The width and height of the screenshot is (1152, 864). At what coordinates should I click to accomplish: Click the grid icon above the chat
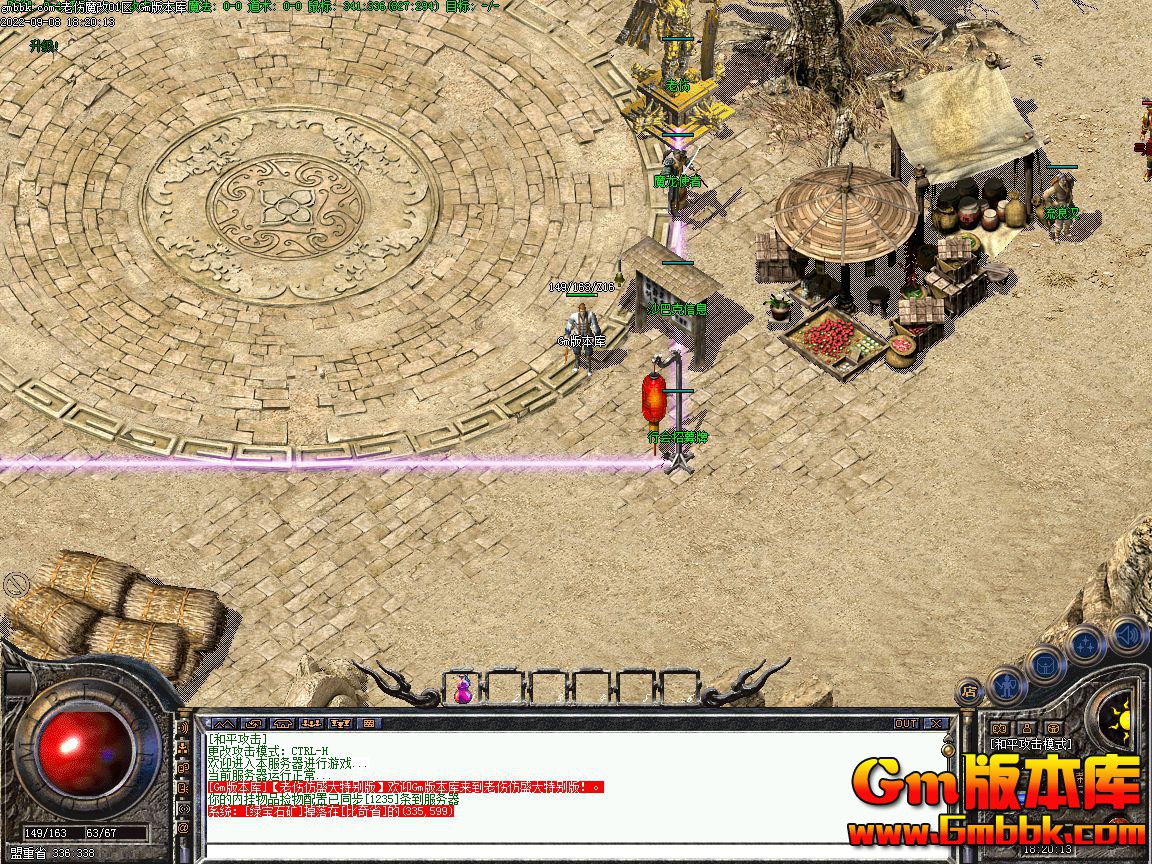coord(368,723)
